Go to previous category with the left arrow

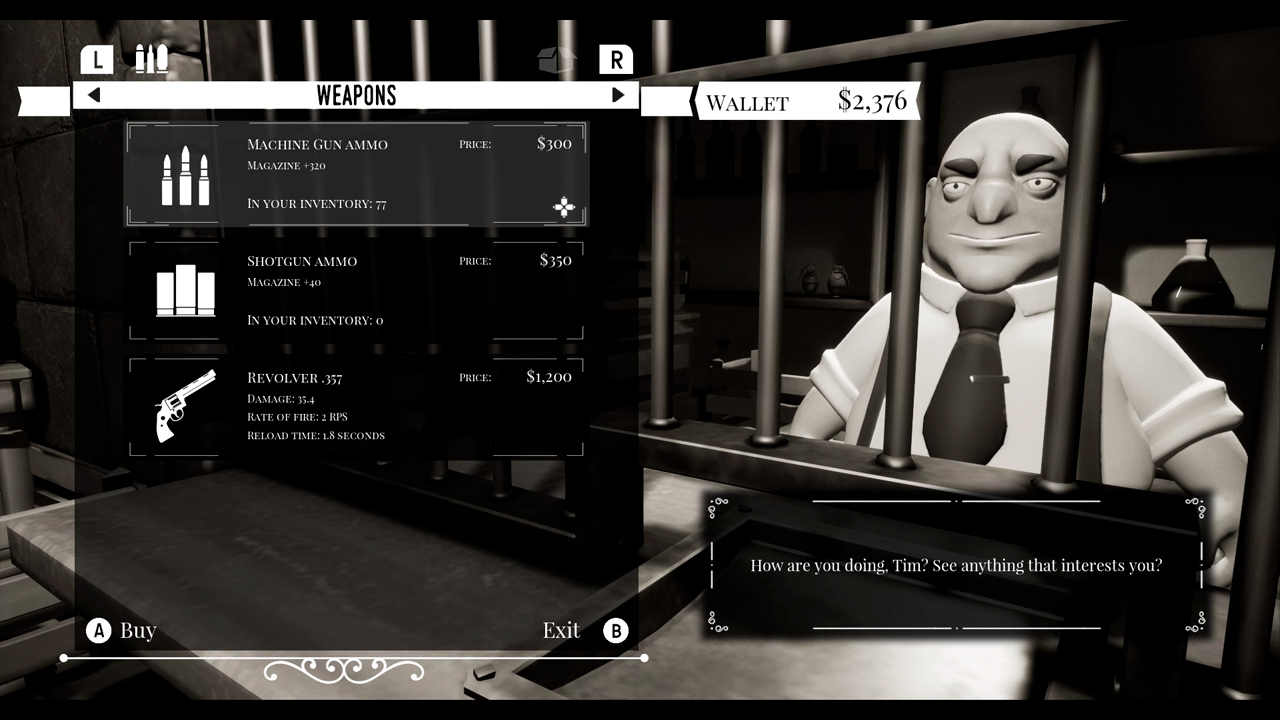[x=94, y=95]
